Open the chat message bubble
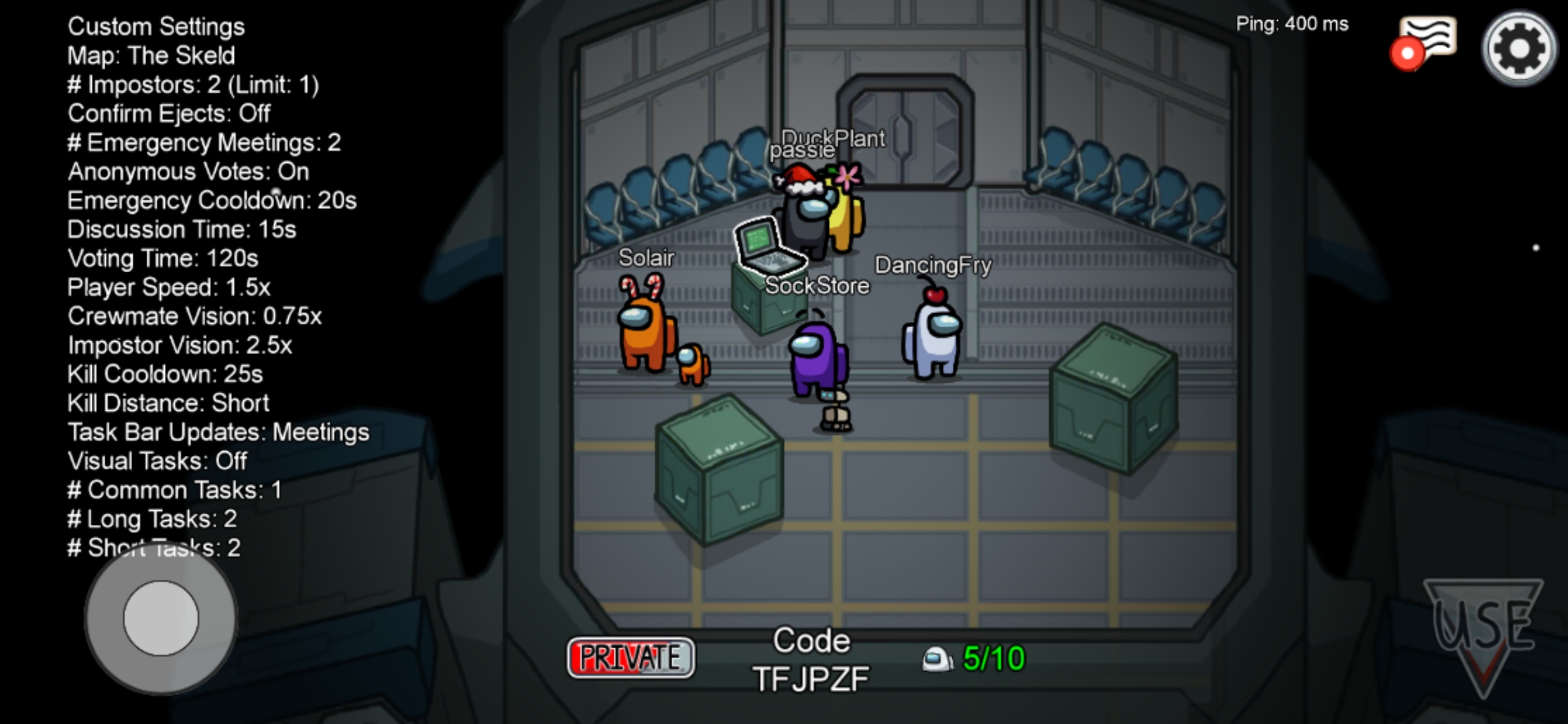This screenshot has width=1568, height=724. click(x=1427, y=40)
